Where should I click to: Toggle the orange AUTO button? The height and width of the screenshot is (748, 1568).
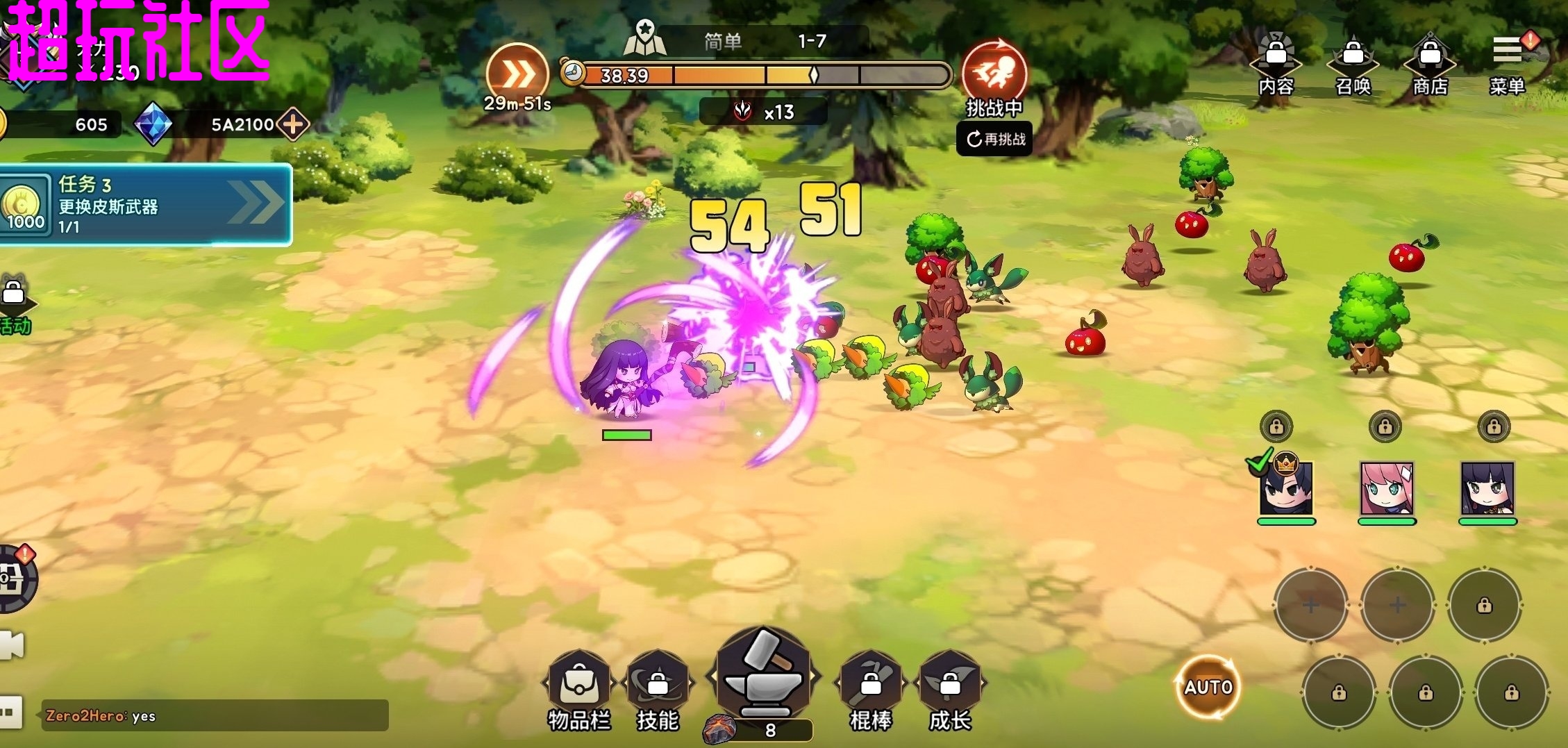1208,687
